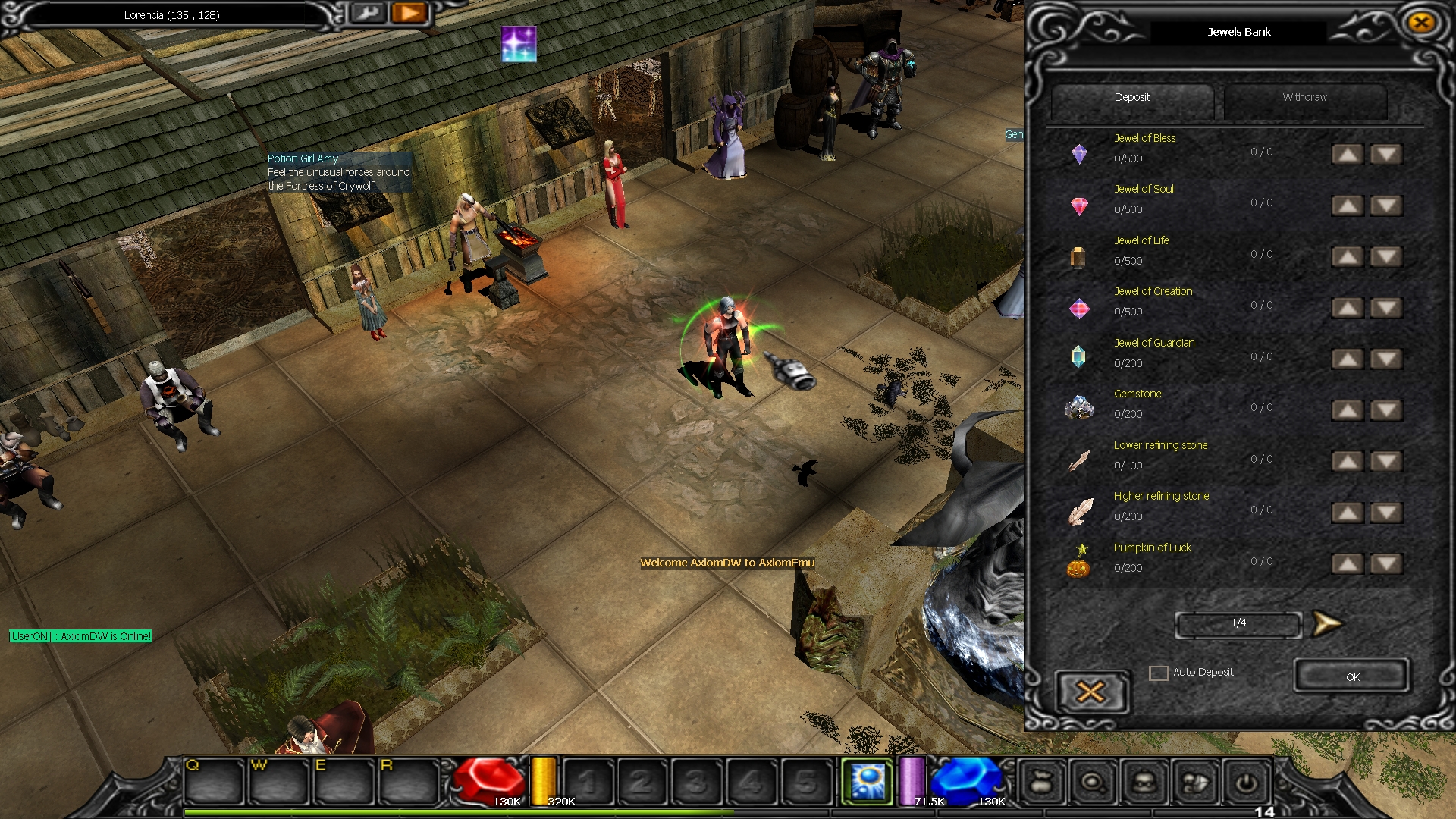
Task: Increase the Jewel of Bless amount
Action: [1348, 155]
